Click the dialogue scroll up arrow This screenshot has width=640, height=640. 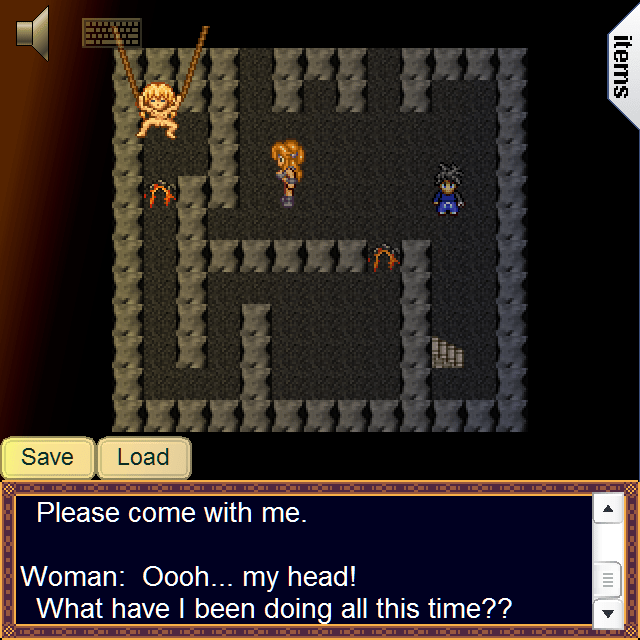[x=608, y=510]
